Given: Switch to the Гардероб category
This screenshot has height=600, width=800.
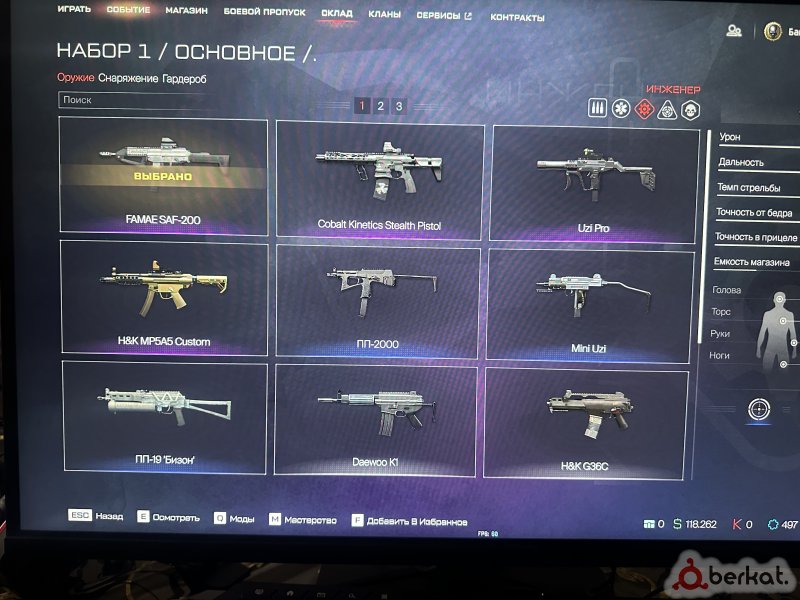Looking at the screenshot, I should pos(185,78).
